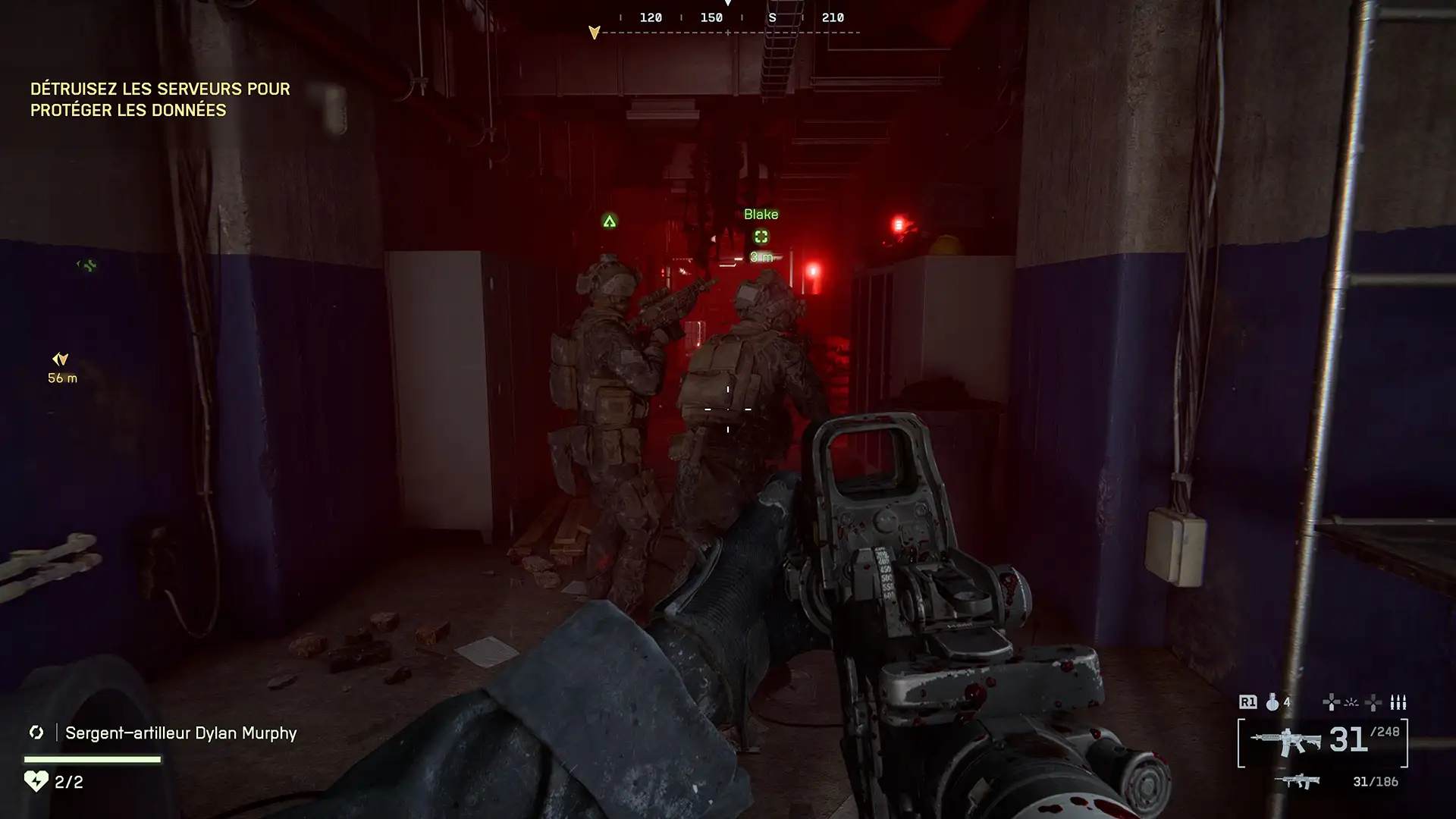Click the objective text about destroying servers
The height and width of the screenshot is (819, 1456).
(160, 99)
